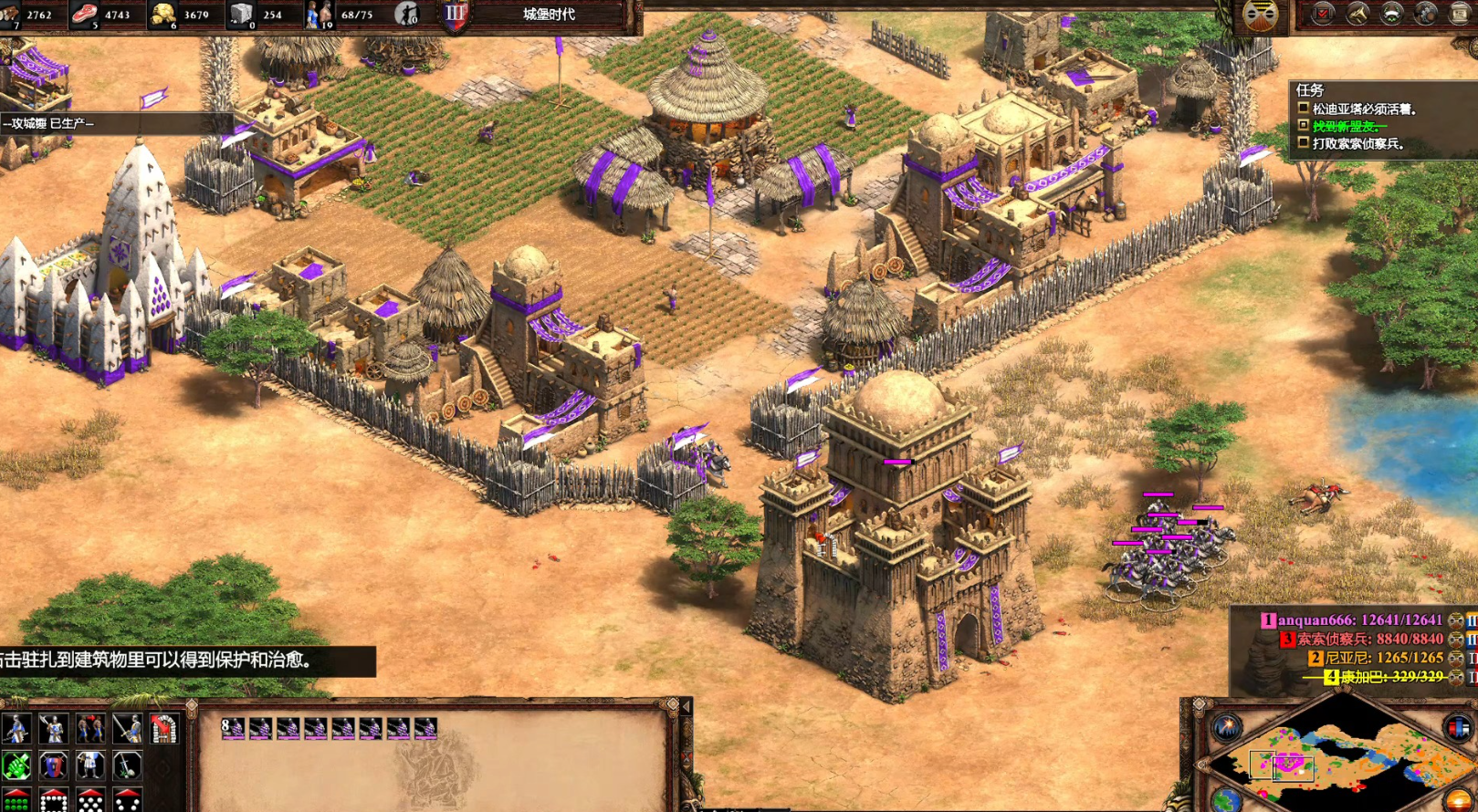Activate the garrison tower command
Screen dimensions: 1478x812
click(x=164, y=729)
